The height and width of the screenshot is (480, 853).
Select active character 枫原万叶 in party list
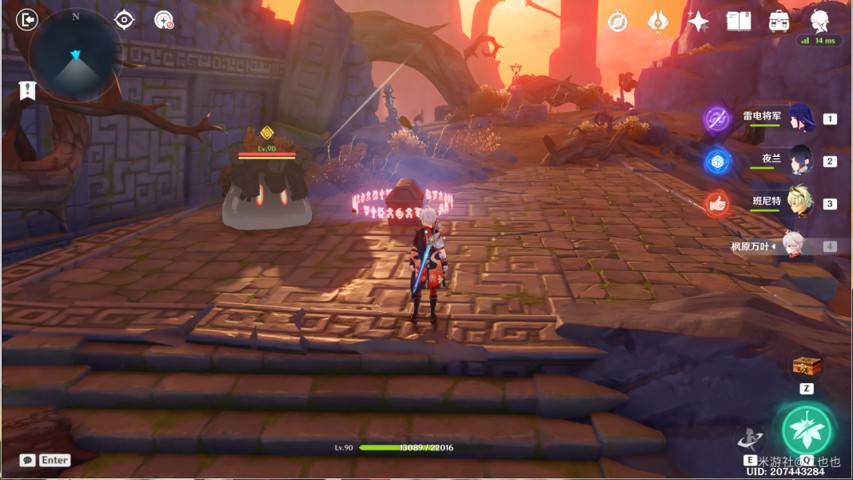tap(793, 245)
